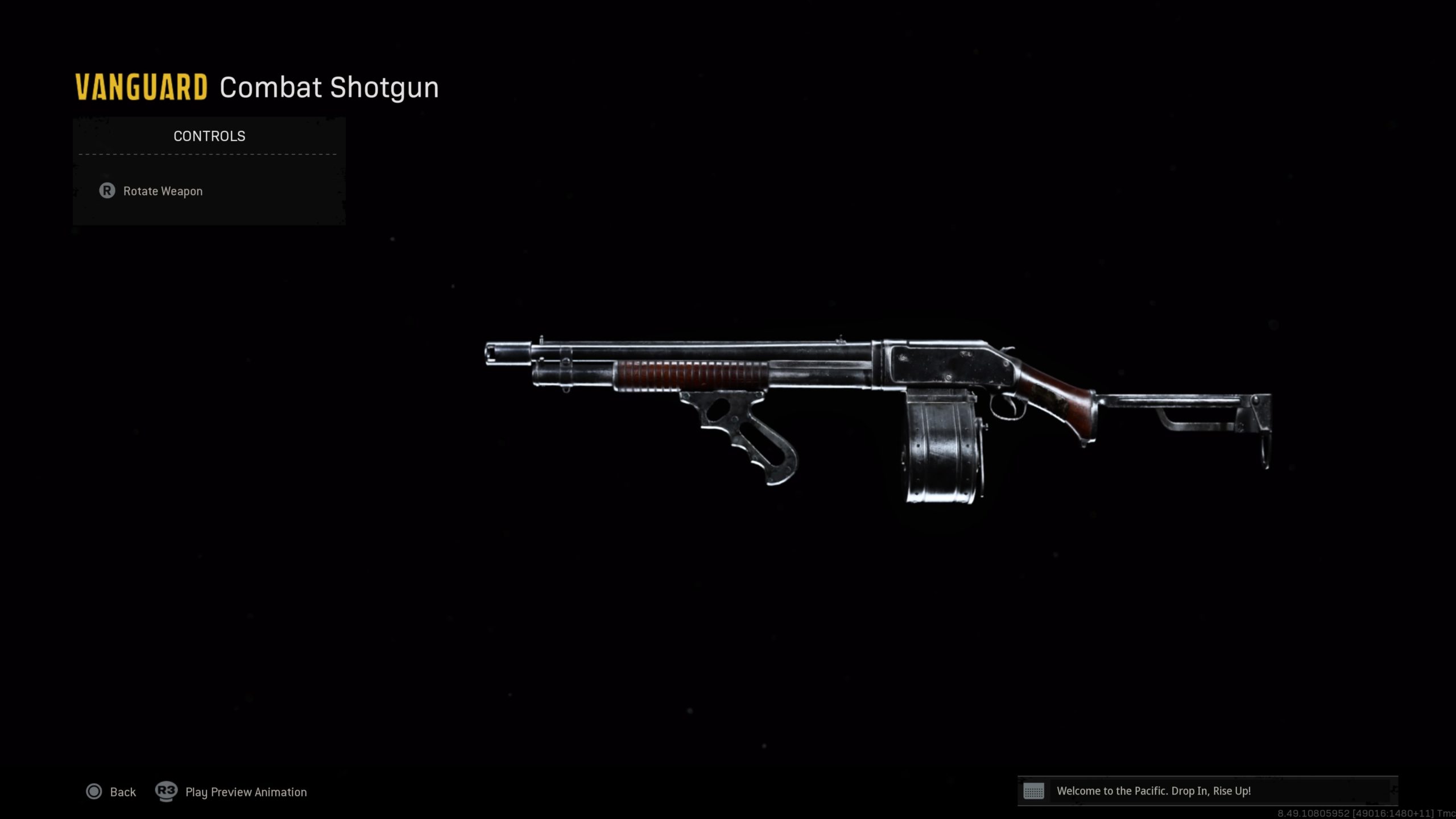Select the circle Back icon bottom left
This screenshot has height=819, width=1456.
tap(94, 791)
